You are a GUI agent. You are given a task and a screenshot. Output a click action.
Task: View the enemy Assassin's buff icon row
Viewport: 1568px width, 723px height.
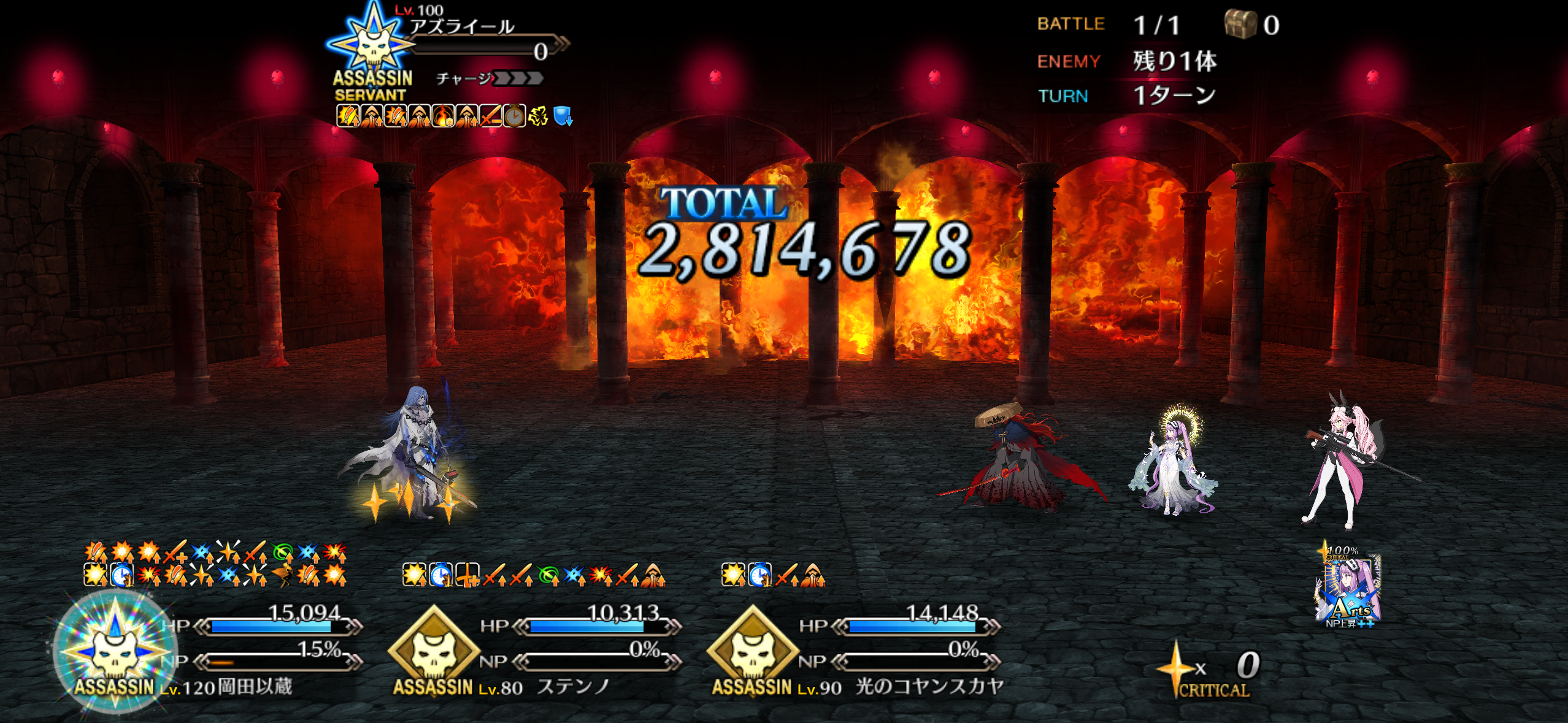pyautogui.click(x=454, y=116)
